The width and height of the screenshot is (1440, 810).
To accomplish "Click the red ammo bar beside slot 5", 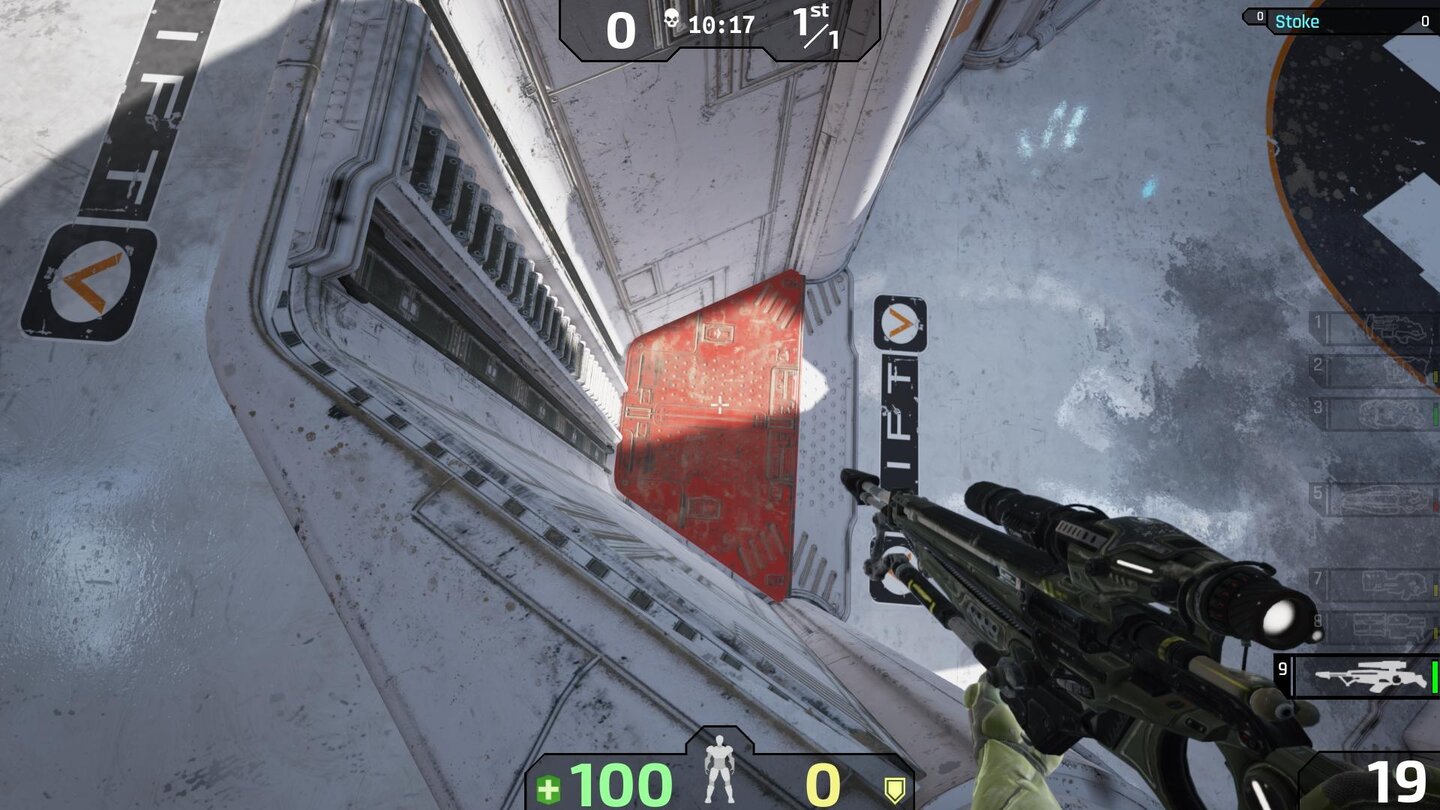I will (1437, 500).
